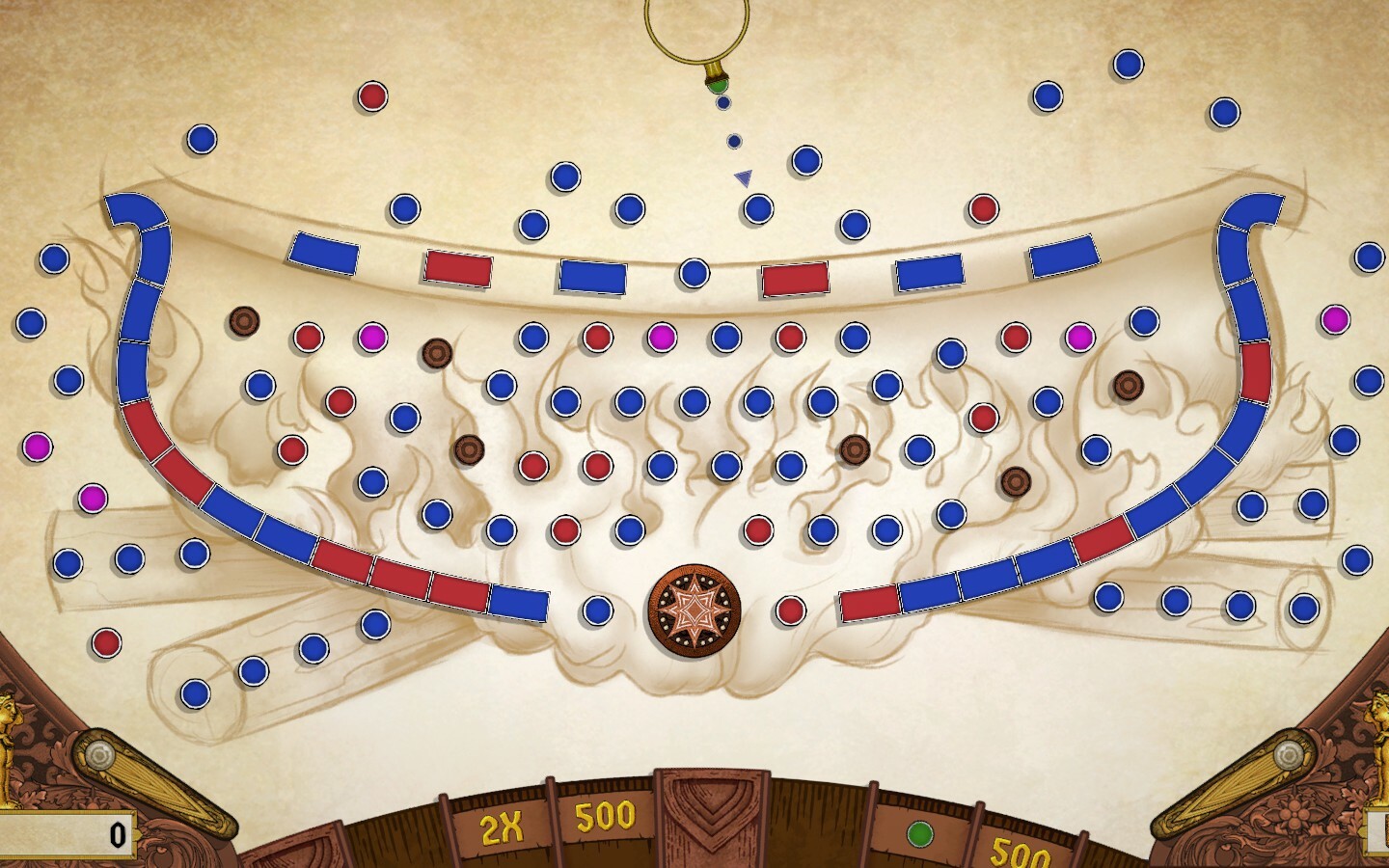Click the score counter showing 0
1389x868 pixels.
point(116,835)
